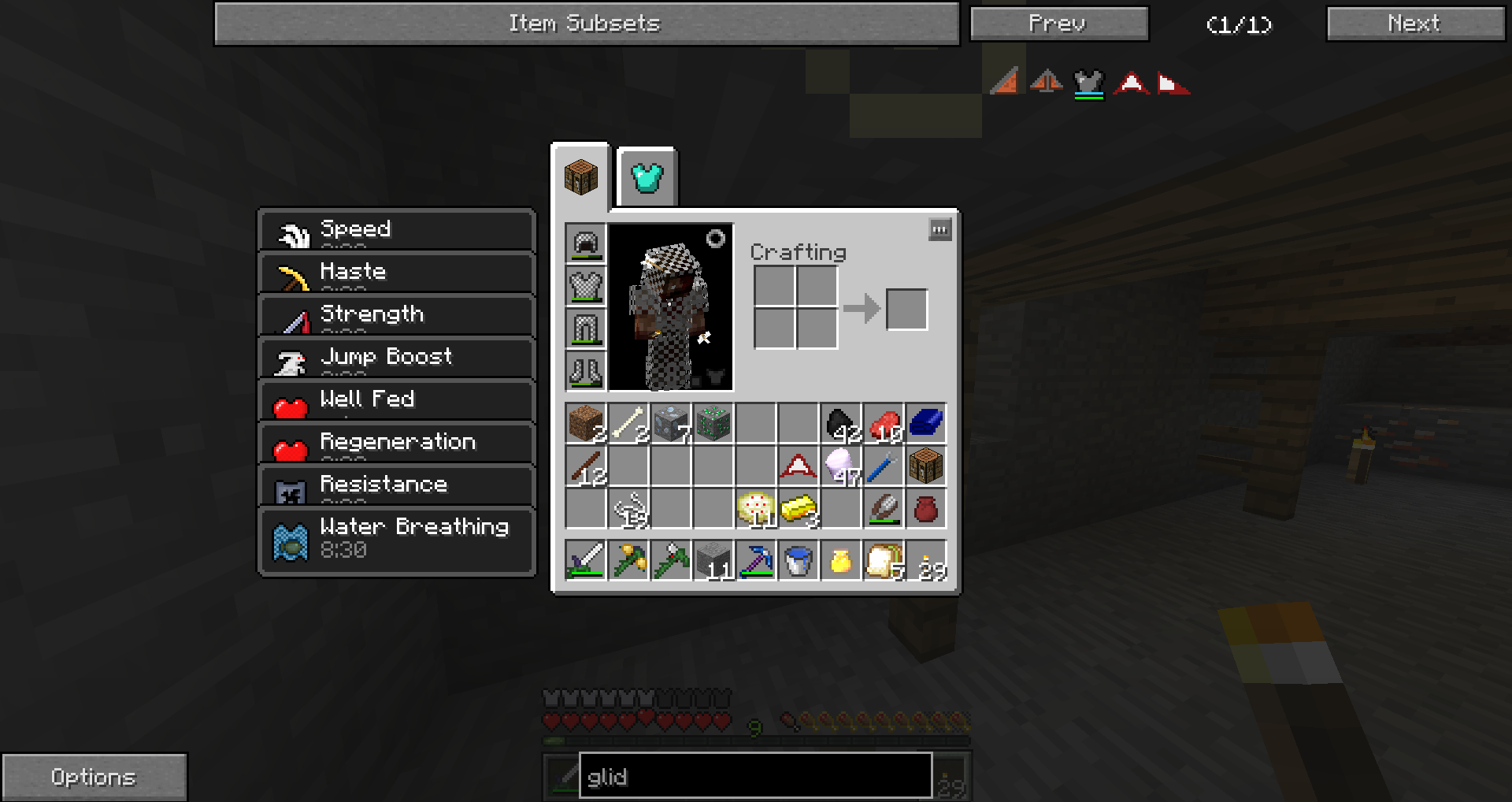Grab the water bucket from the hotbar
Screen dimensions: 1512x802
(x=799, y=561)
